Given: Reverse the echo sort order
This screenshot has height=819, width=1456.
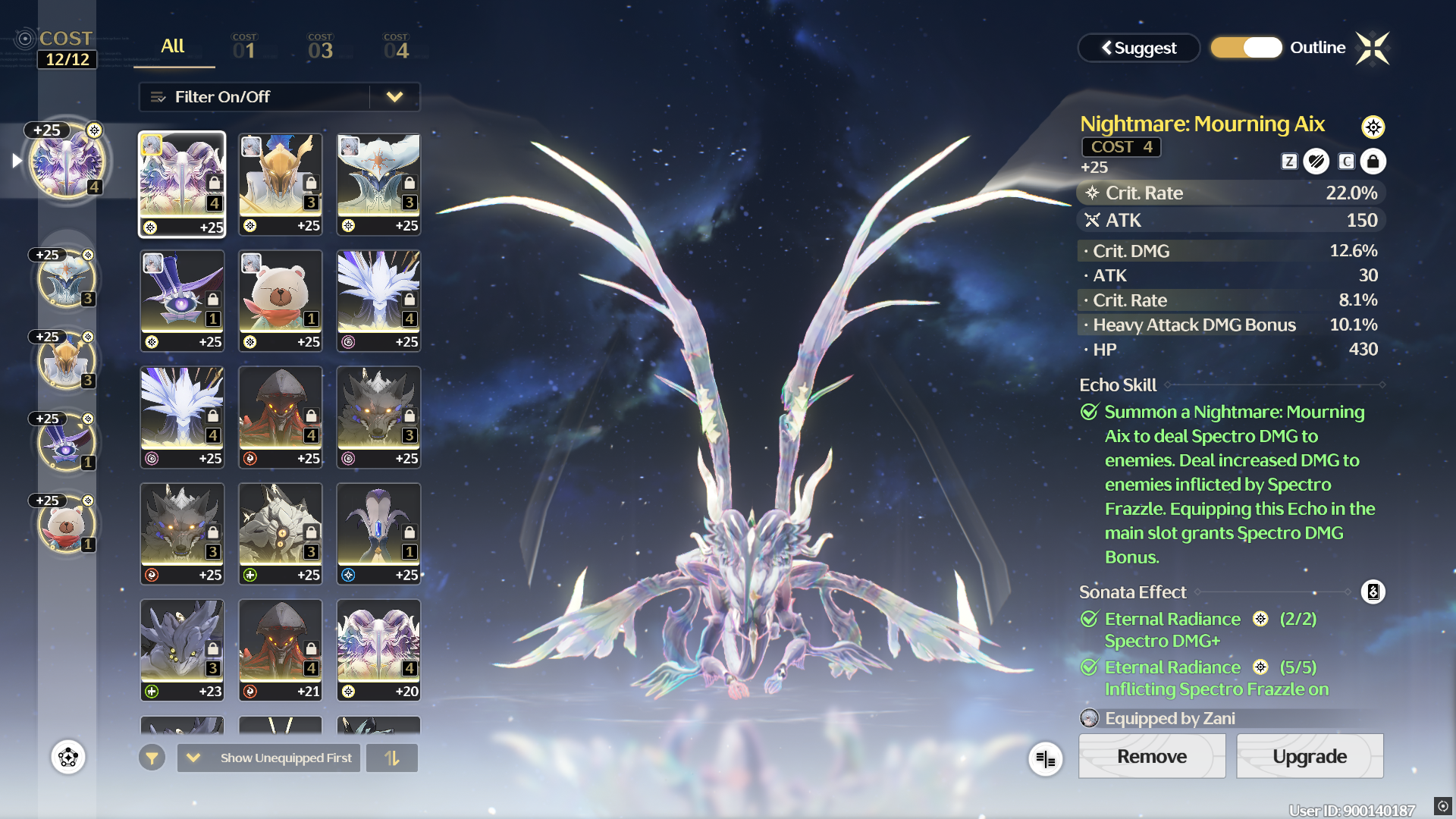Looking at the screenshot, I should [392, 758].
